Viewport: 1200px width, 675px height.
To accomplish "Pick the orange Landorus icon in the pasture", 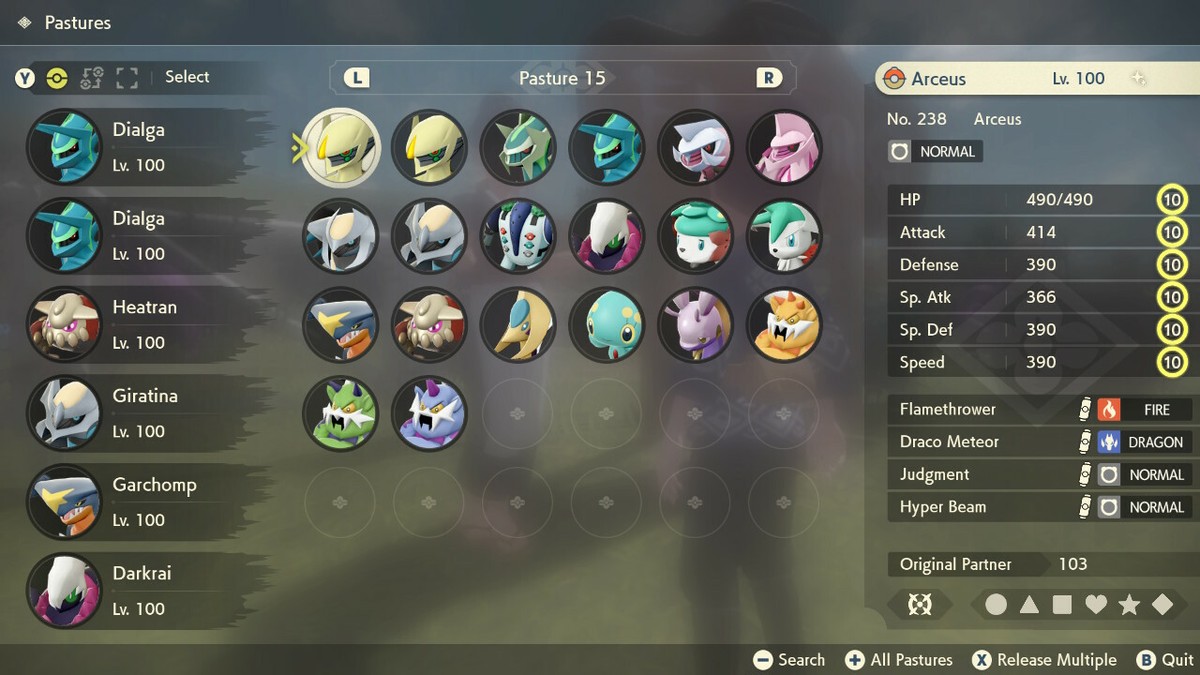I will click(x=785, y=325).
